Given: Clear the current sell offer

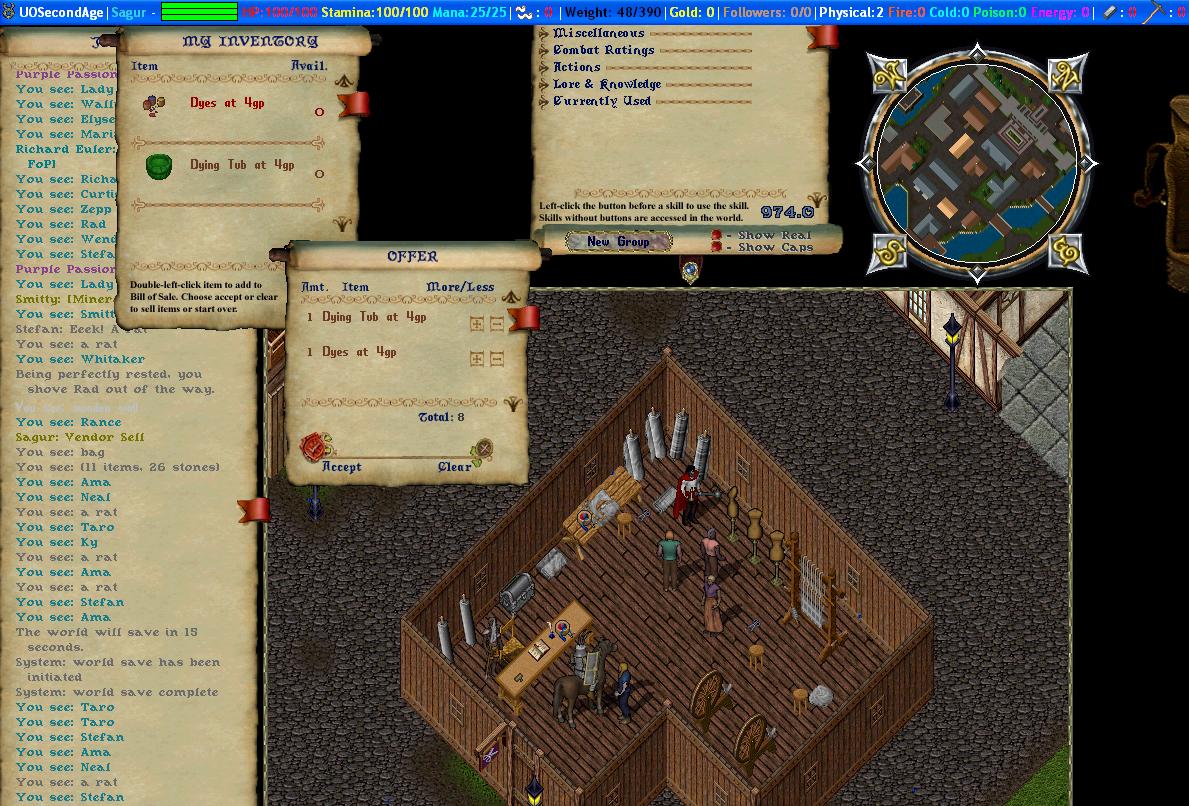Looking at the screenshot, I should [483, 449].
